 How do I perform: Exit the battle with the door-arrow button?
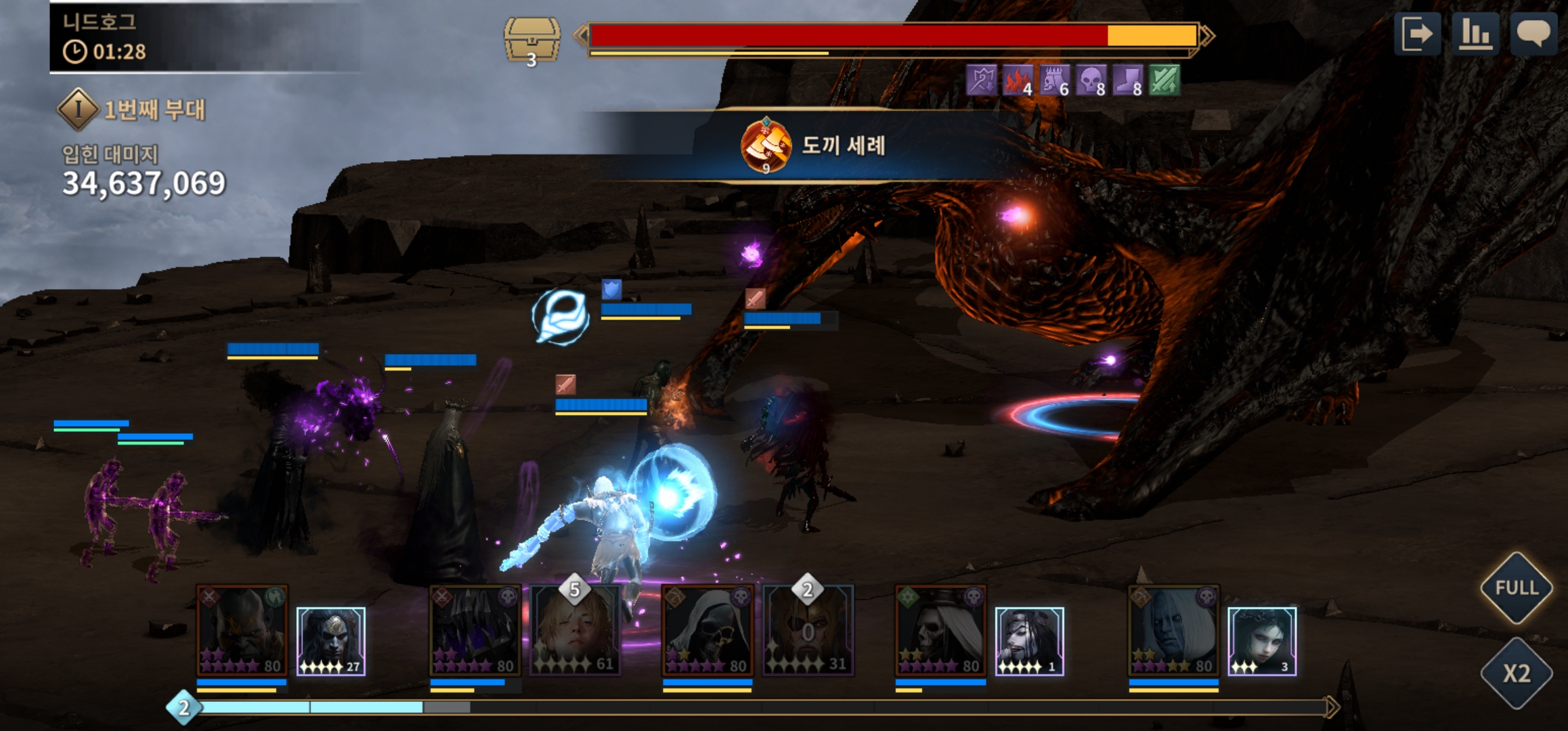click(x=1417, y=33)
